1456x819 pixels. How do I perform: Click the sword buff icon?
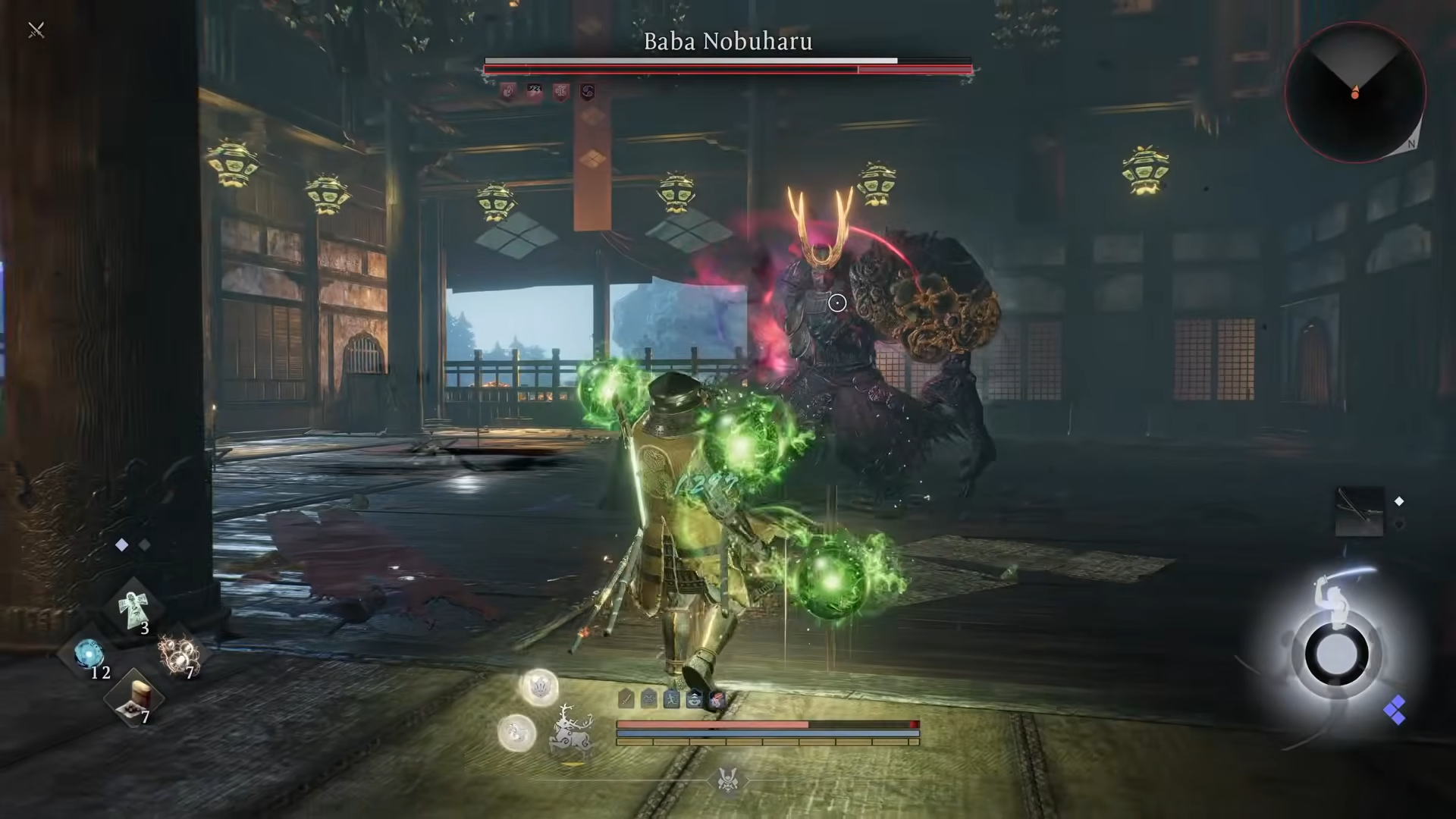(x=626, y=698)
